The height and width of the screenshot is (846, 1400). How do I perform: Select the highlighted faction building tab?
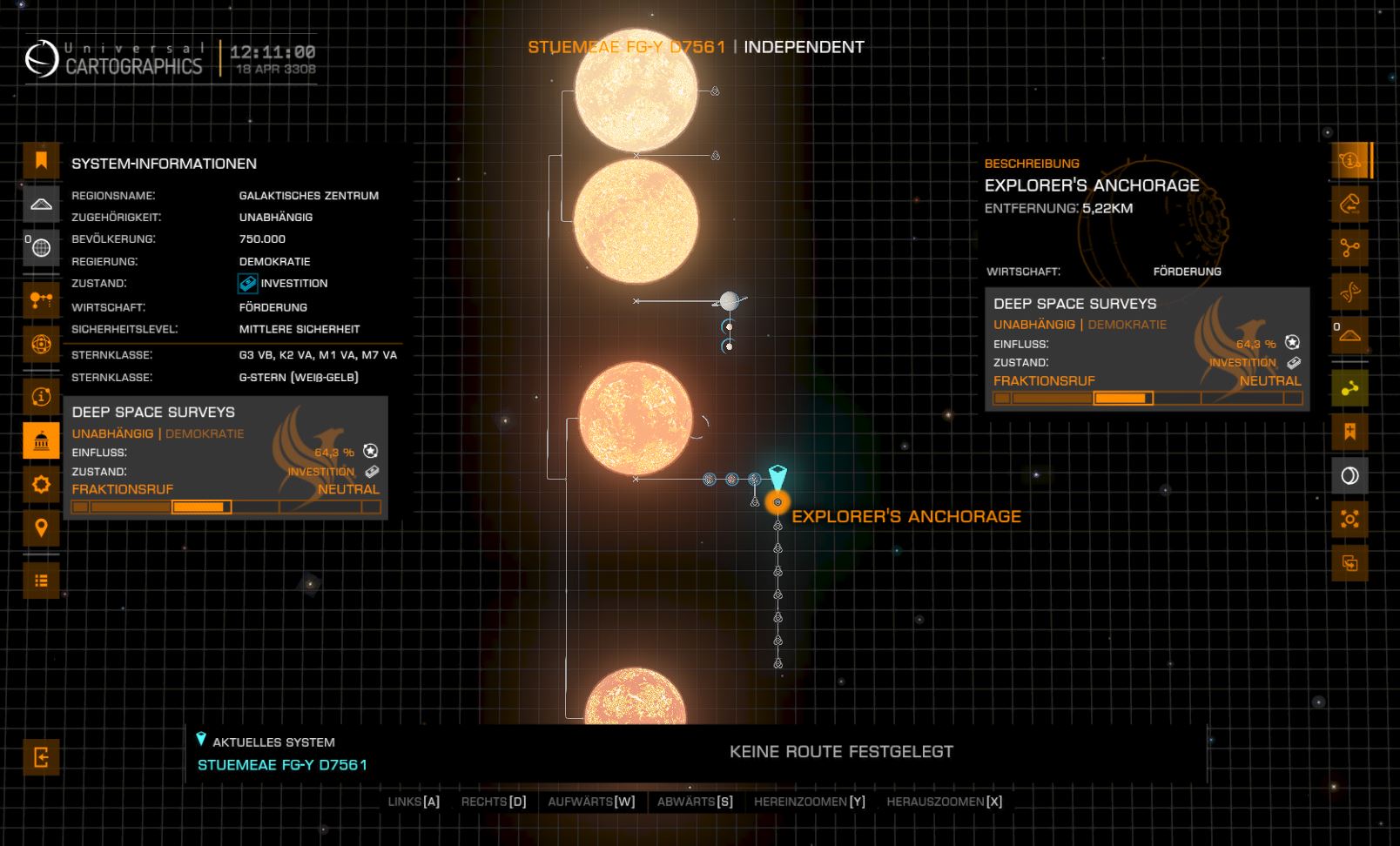41,440
